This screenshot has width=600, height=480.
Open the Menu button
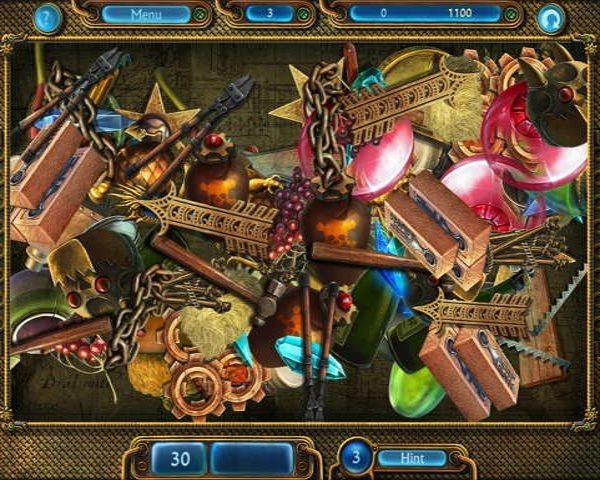click(x=146, y=15)
